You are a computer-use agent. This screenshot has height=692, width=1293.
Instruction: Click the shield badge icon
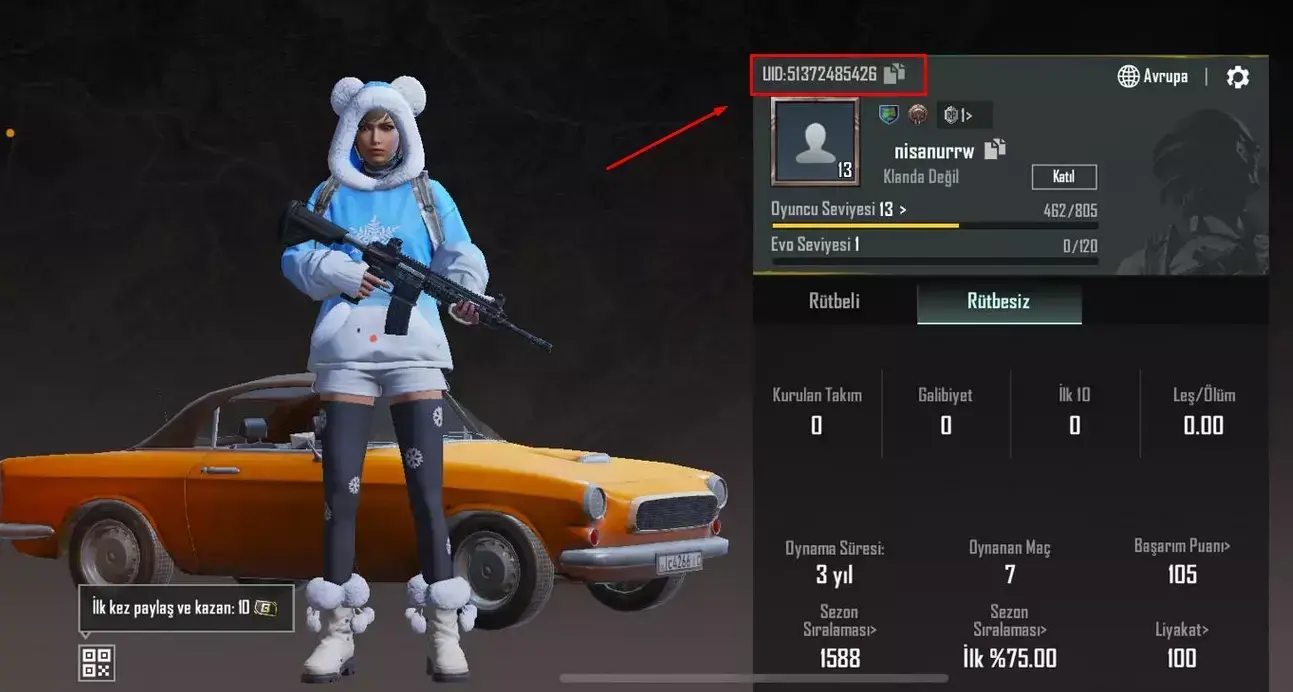[888, 115]
